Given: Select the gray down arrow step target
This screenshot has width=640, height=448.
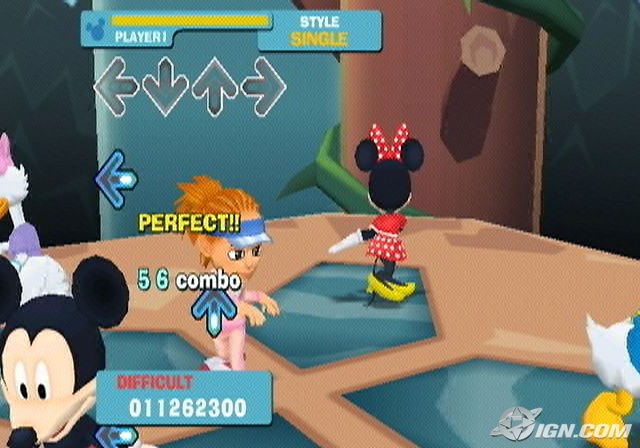Looking at the screenshot, I should [165, 87].
